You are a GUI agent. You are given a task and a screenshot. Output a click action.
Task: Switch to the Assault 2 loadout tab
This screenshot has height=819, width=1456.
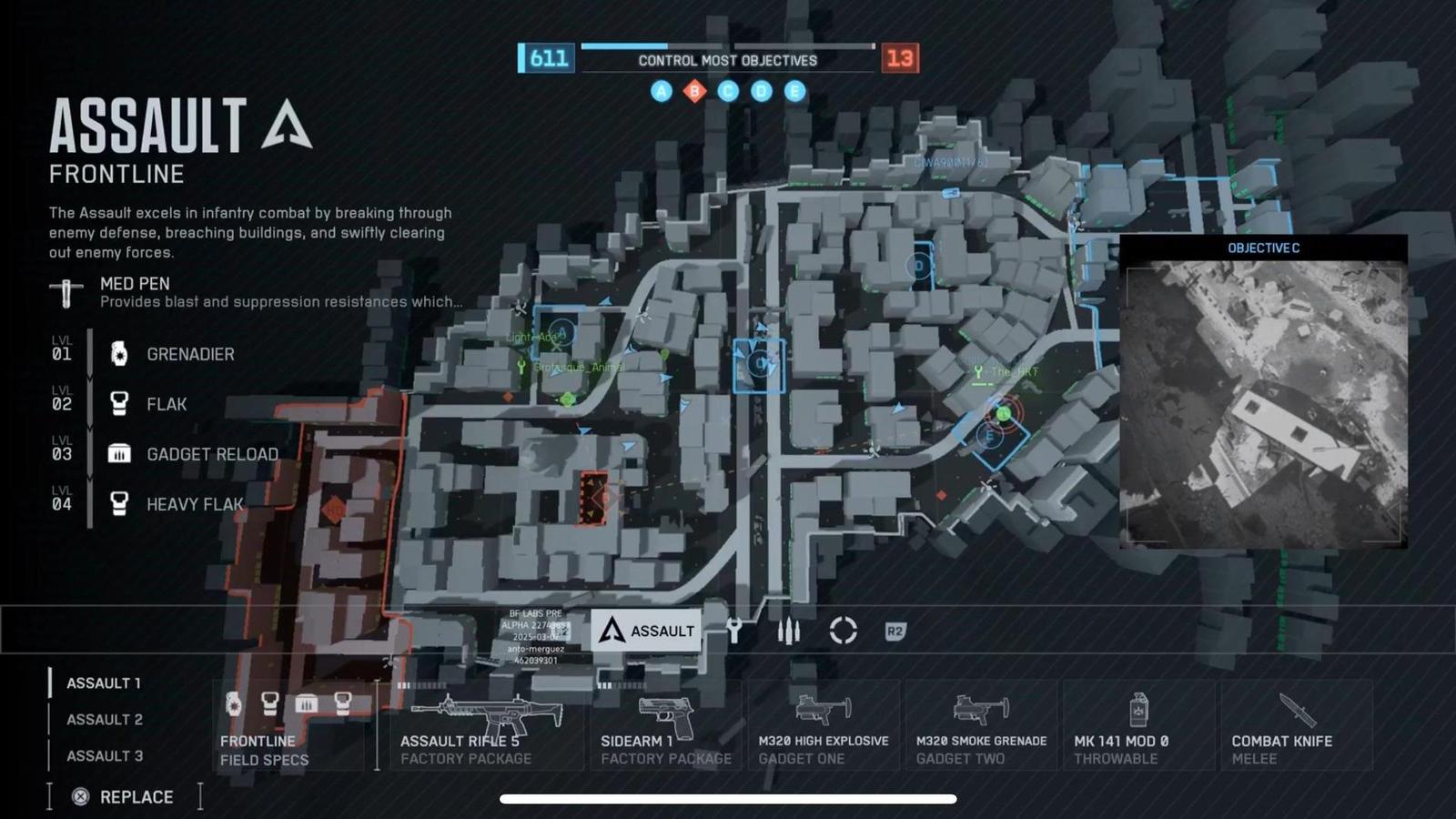tap(103, 719)
